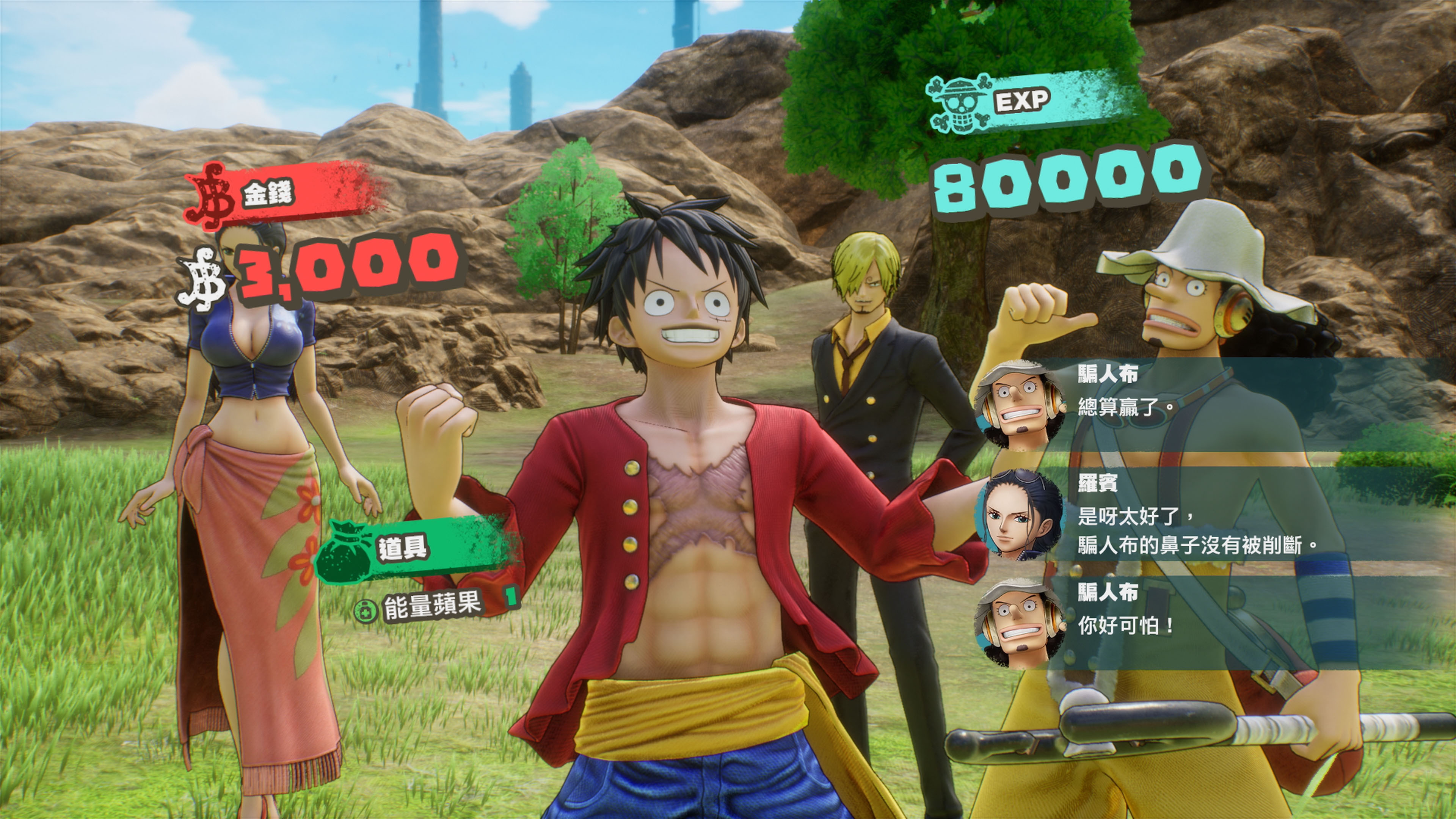Select the 能量蘋果 reward item row
Screen dimensions: 1456x819
(432, 606)
